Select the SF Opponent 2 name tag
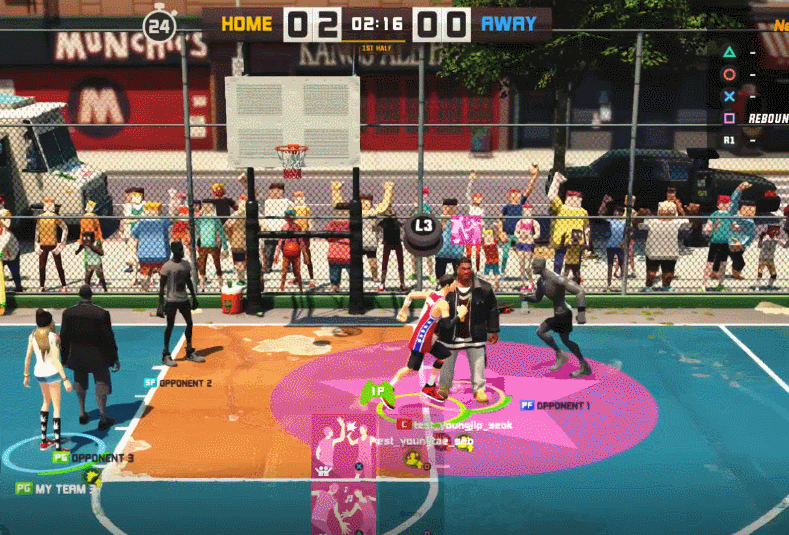Screen dimensions: 789x535 coord(178,383)
